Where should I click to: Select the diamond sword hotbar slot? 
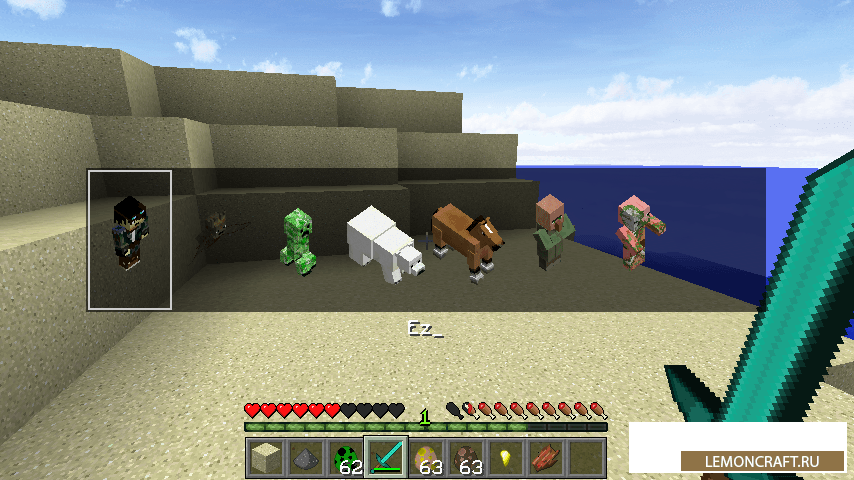pos(385,458)
